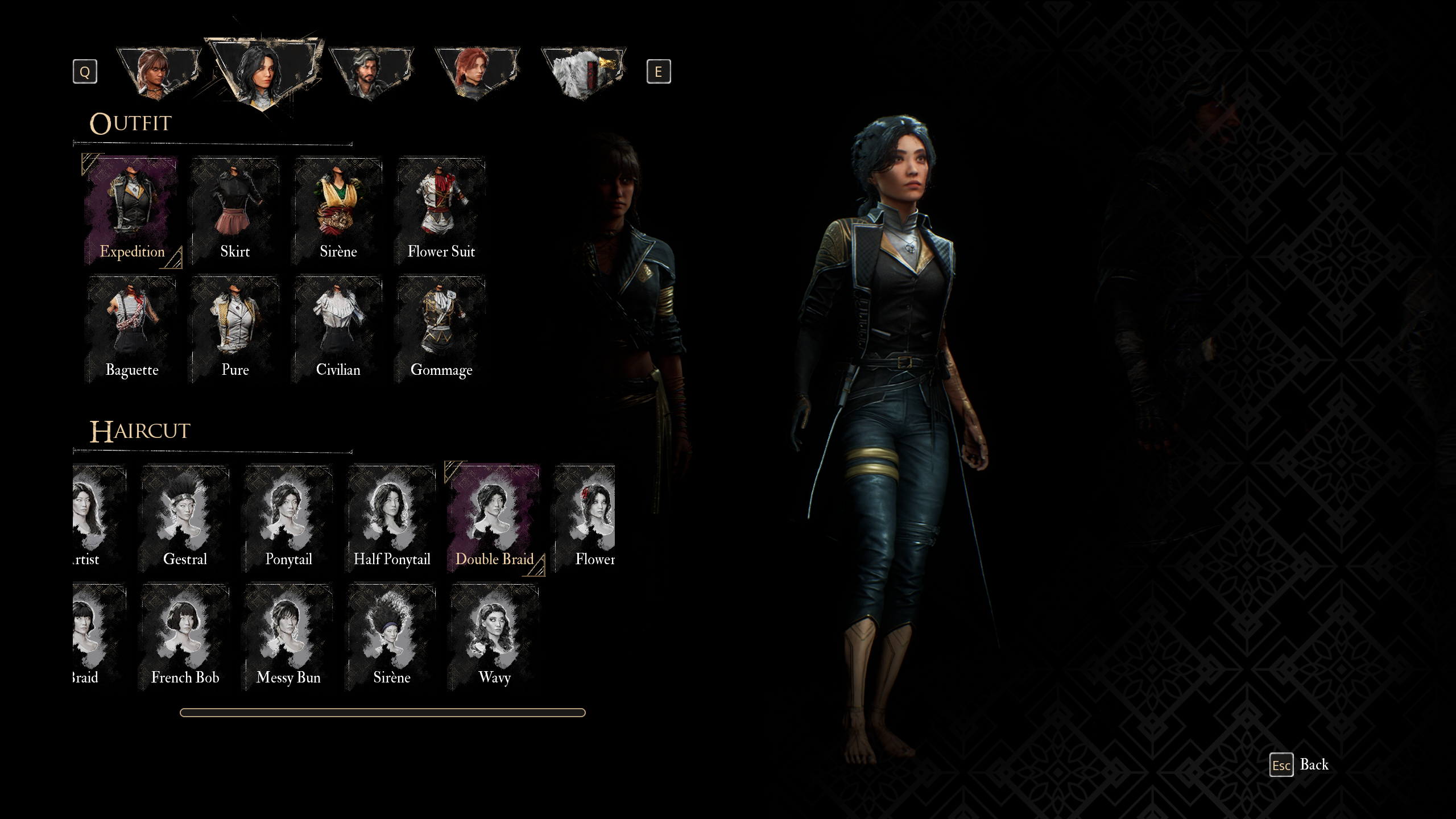Select the Double Braid haircut
This screenshot has height=819, width=1456.
(494, 518)
